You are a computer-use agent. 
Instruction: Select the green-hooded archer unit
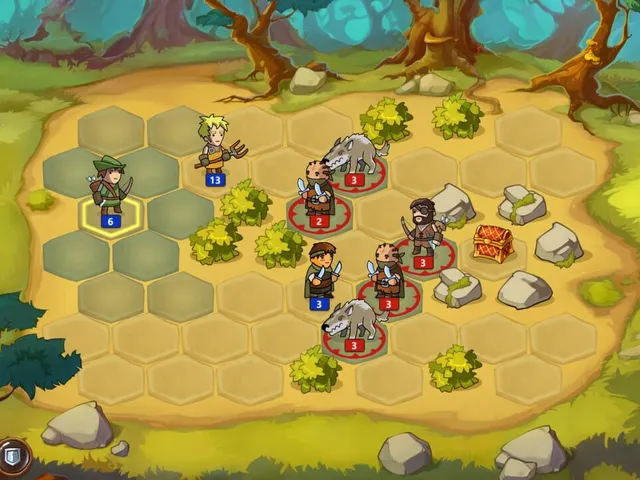point(110,185)
